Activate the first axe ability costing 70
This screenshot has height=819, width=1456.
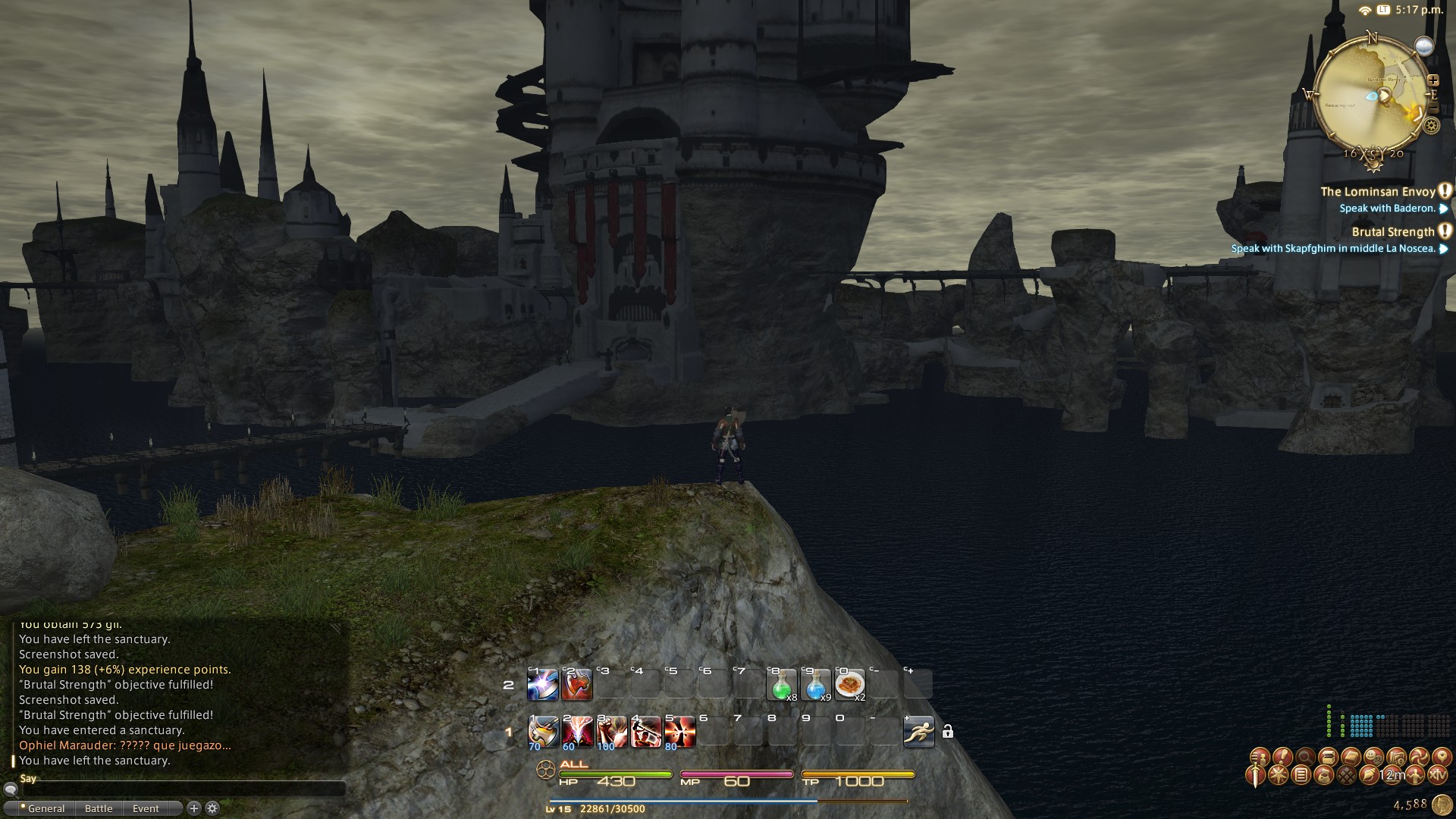pos(543,732)
